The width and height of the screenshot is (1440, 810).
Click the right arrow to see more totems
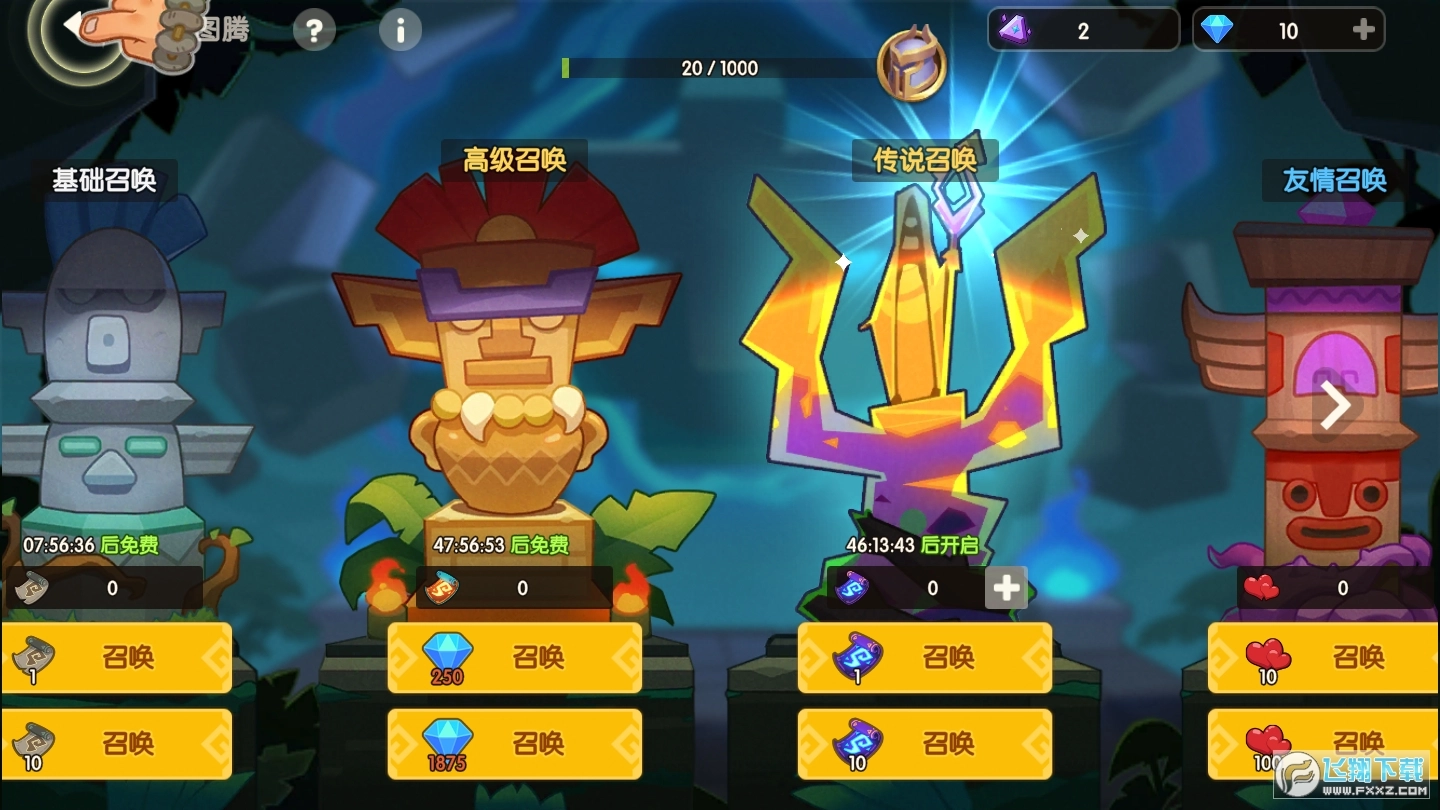click(x=1334, y=404)
